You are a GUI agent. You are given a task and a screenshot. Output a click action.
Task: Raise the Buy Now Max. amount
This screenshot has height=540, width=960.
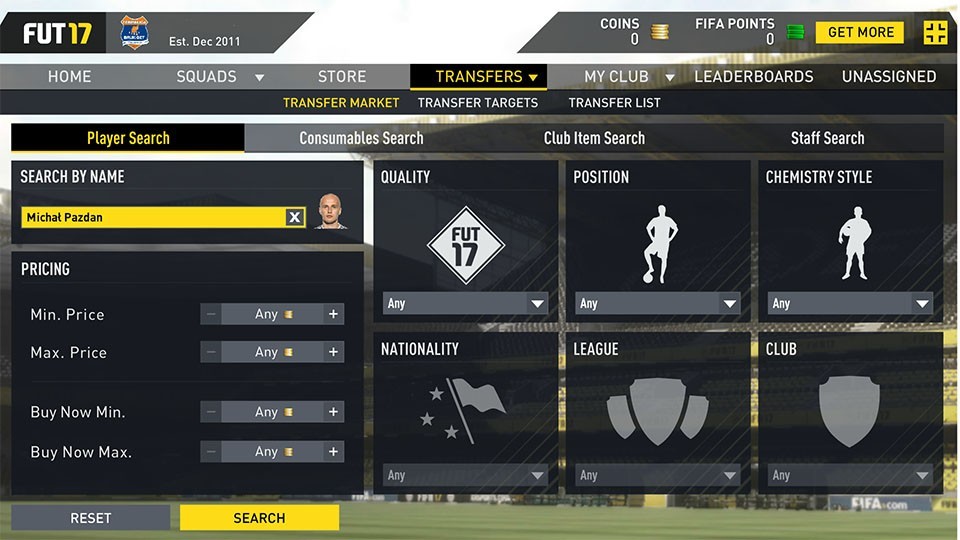[x=334, y=452]
